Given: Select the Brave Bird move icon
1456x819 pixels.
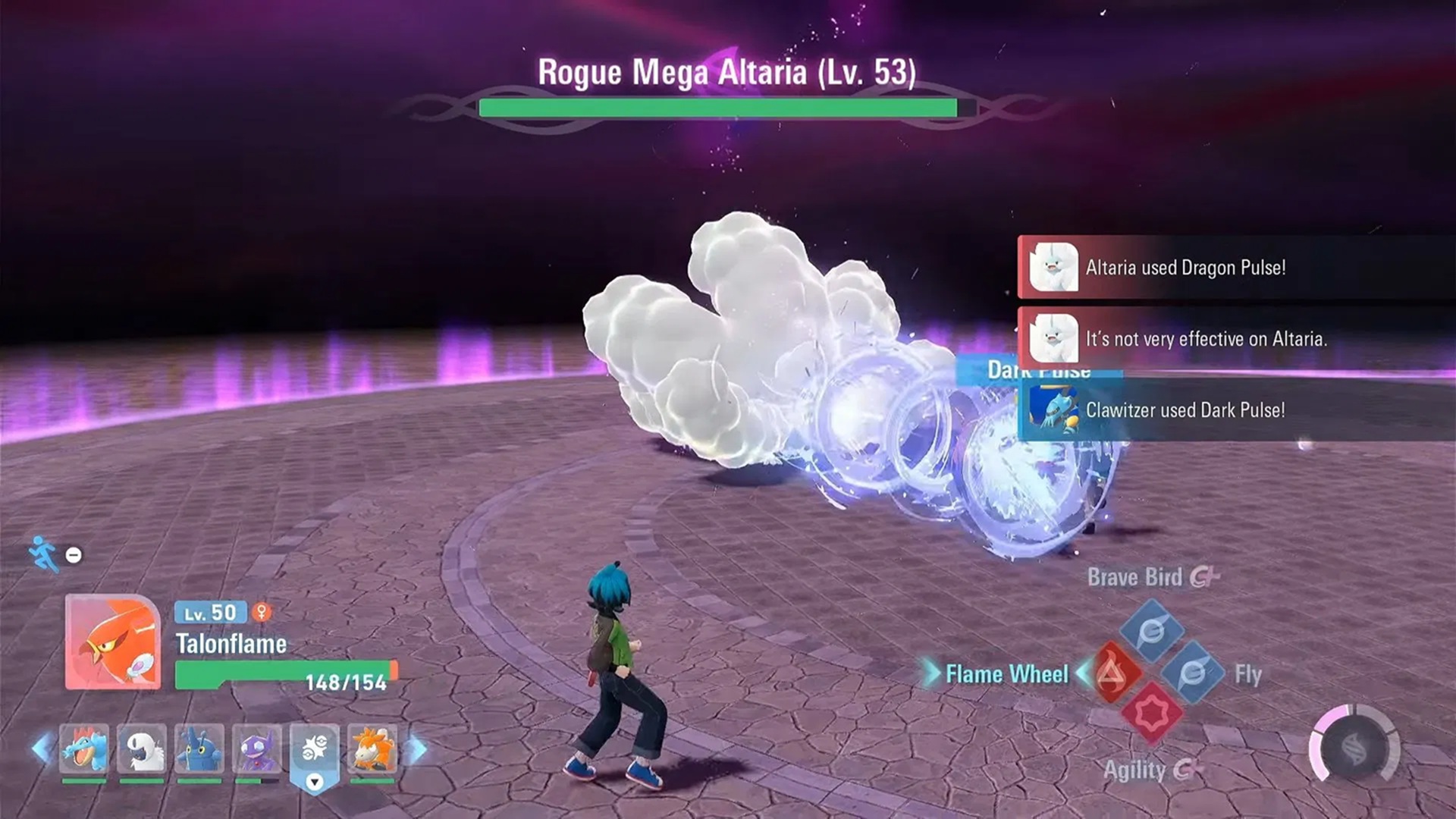Looking at the screenshot, I should coord(1152,630).
